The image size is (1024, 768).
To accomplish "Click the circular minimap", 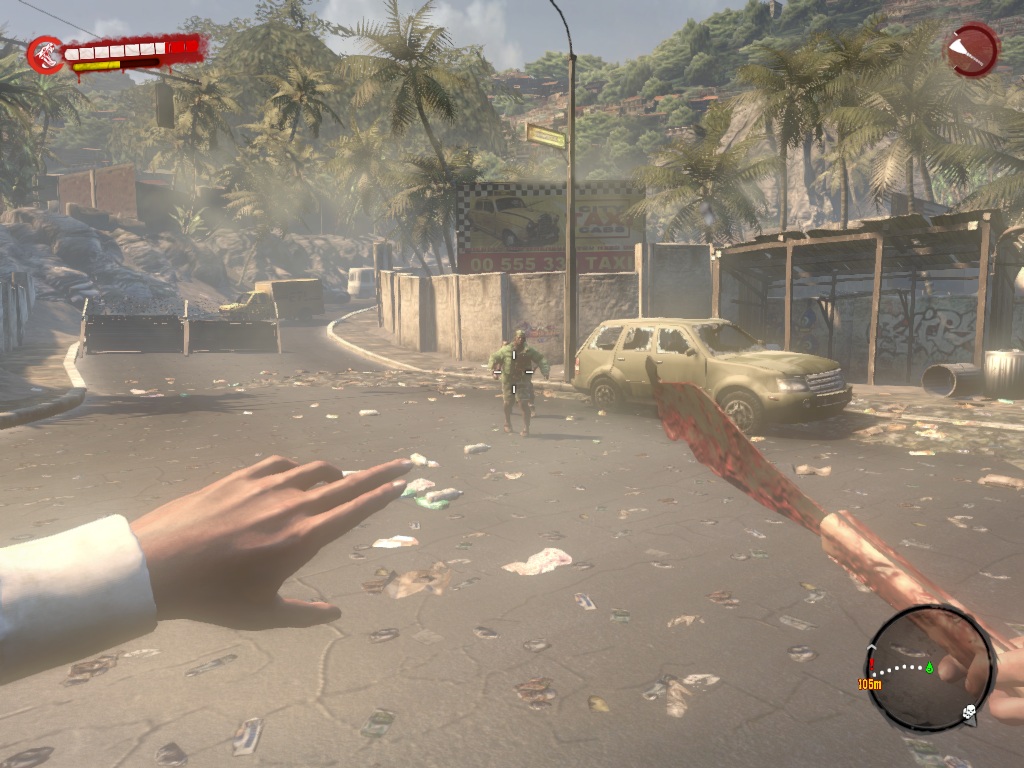I will point(929,668).
